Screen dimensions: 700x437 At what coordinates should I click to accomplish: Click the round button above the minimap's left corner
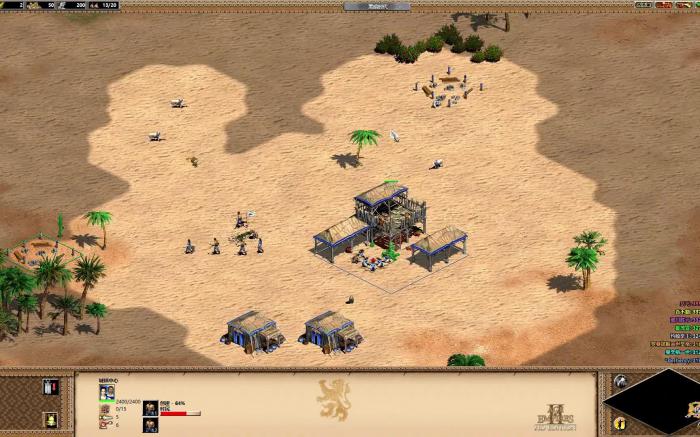pos(620,381)
